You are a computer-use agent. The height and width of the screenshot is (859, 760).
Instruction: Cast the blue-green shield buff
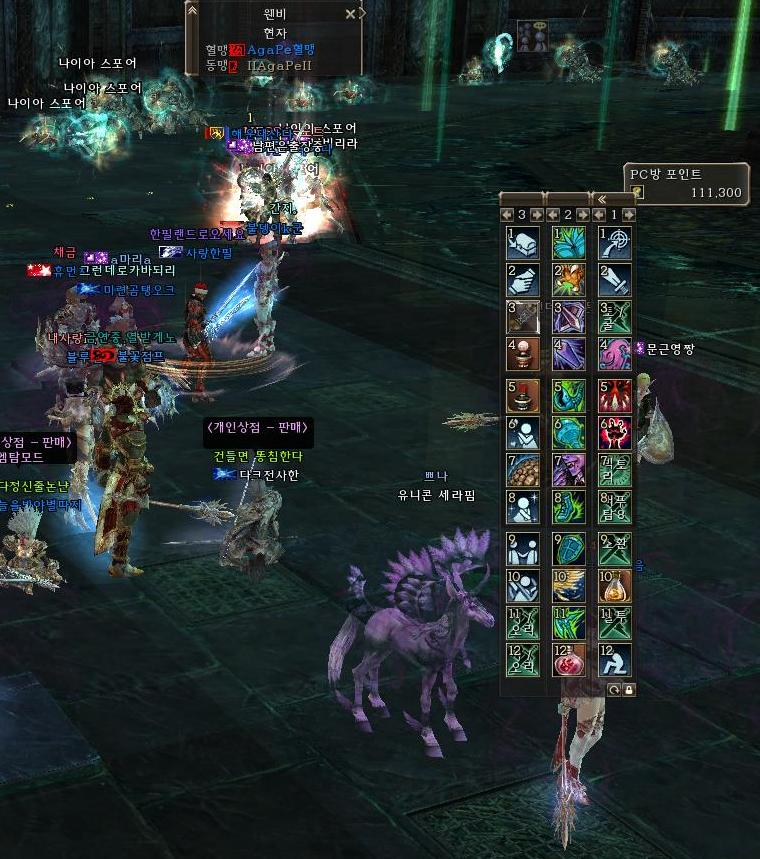pos(569,547)
